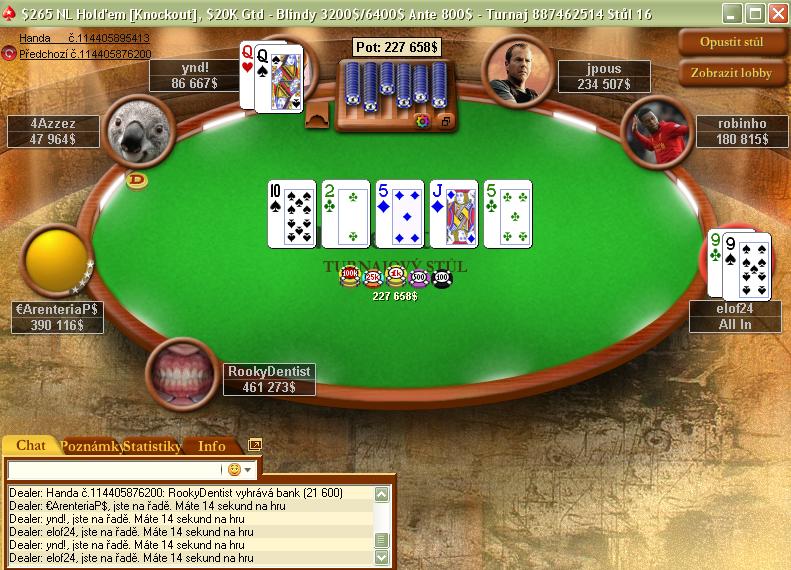The width and height of the screenshot is (791, 570).
Task: Show the Info tab
Action: 212,446
